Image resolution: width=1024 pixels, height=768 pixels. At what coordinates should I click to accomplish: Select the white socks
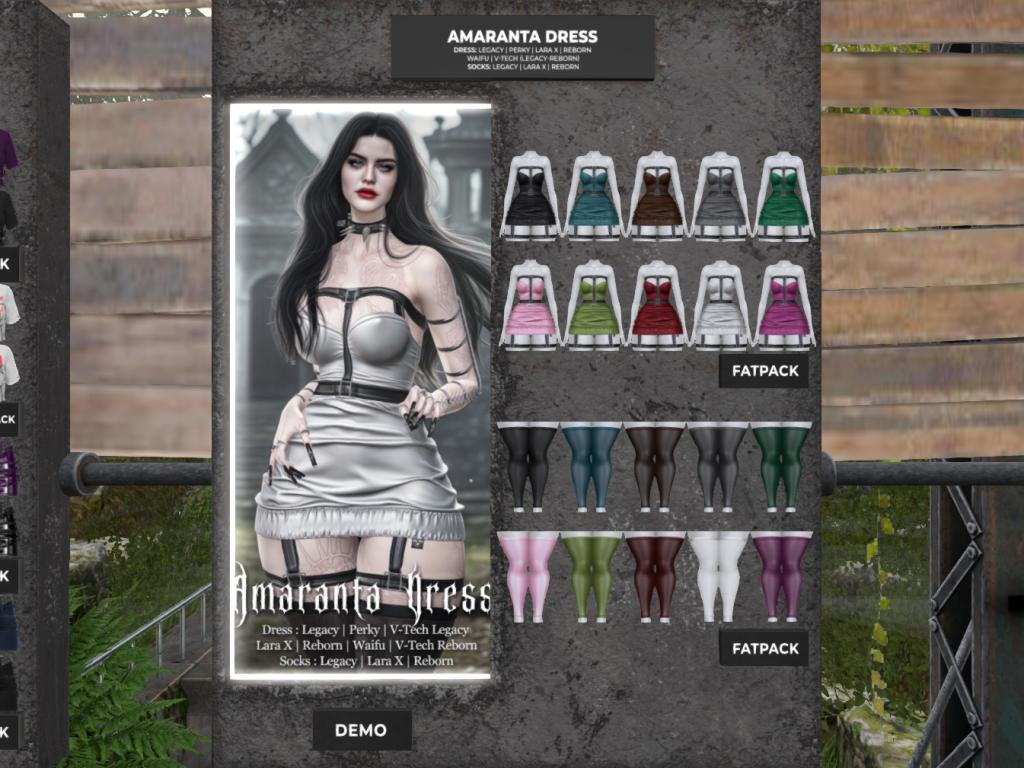point(719,577)
